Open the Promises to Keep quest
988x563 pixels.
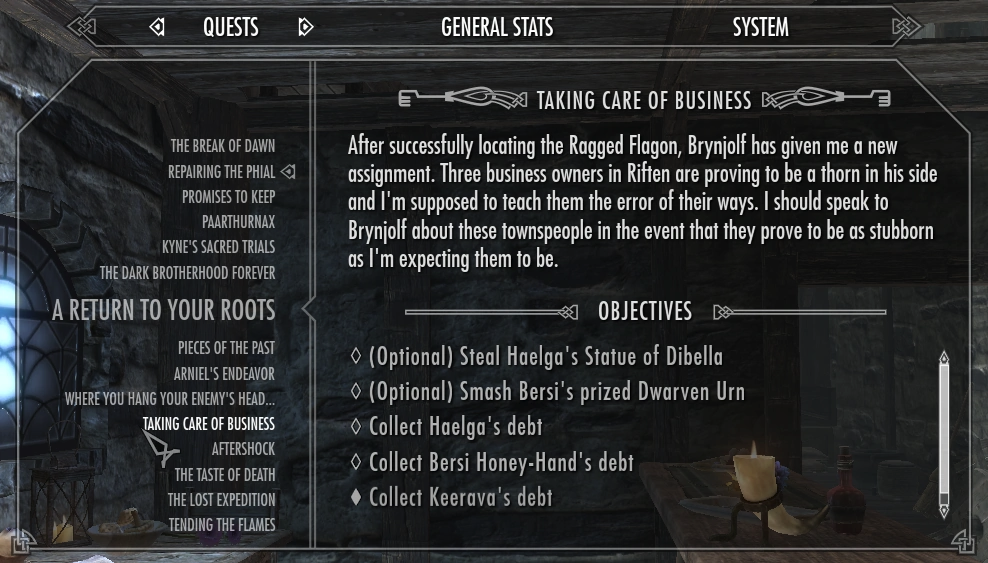click(228, 197)
